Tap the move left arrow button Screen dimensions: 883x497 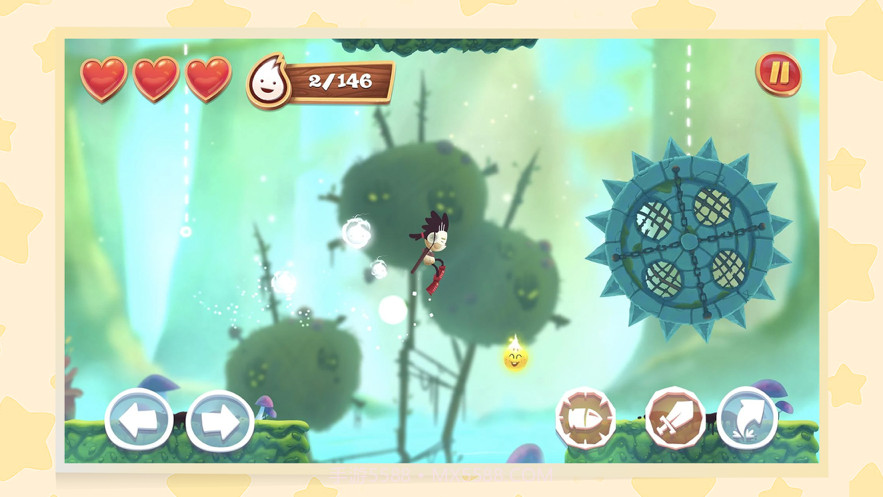138,420
